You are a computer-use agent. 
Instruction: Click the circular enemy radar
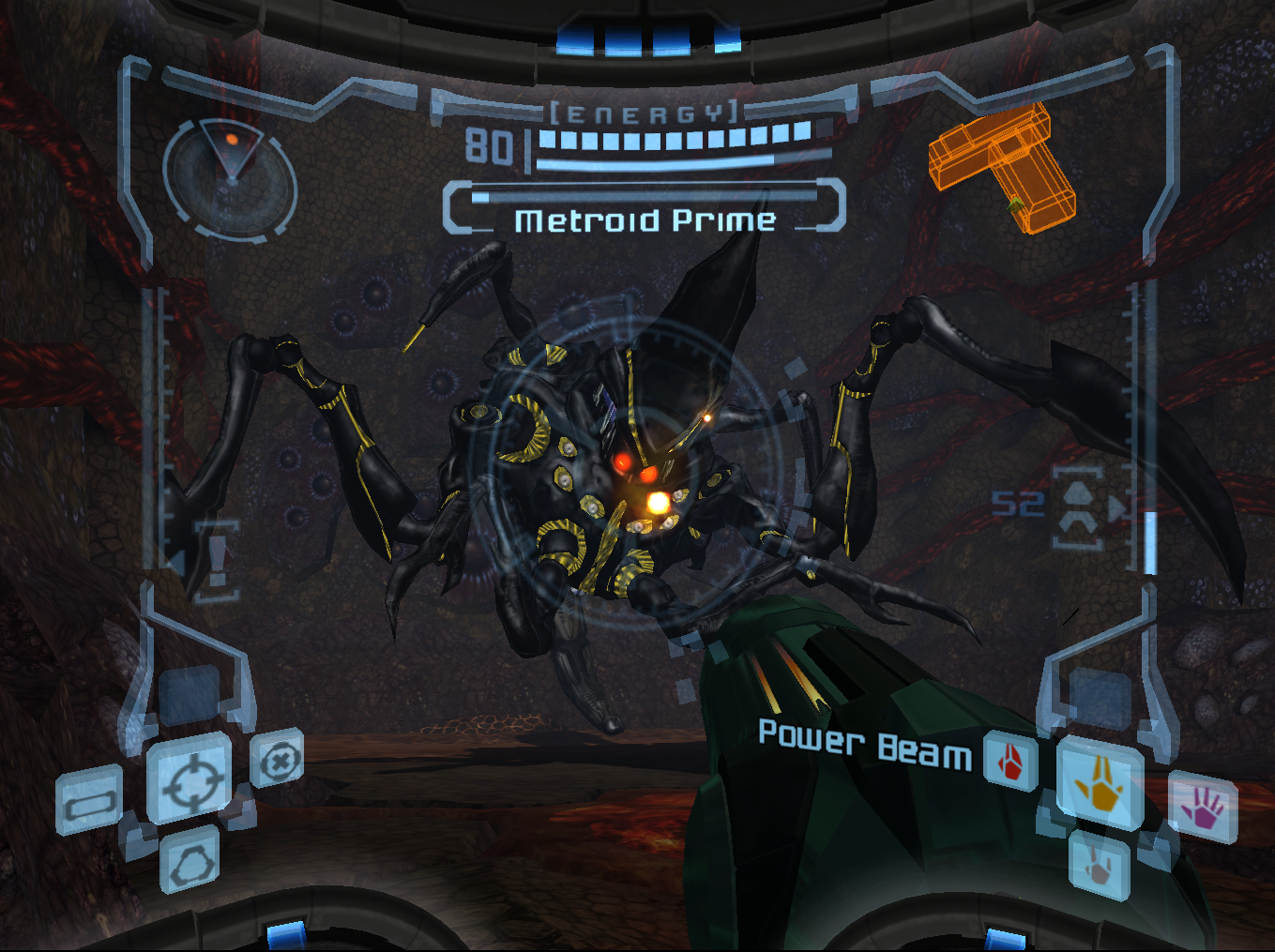click(x=230, y=178)
